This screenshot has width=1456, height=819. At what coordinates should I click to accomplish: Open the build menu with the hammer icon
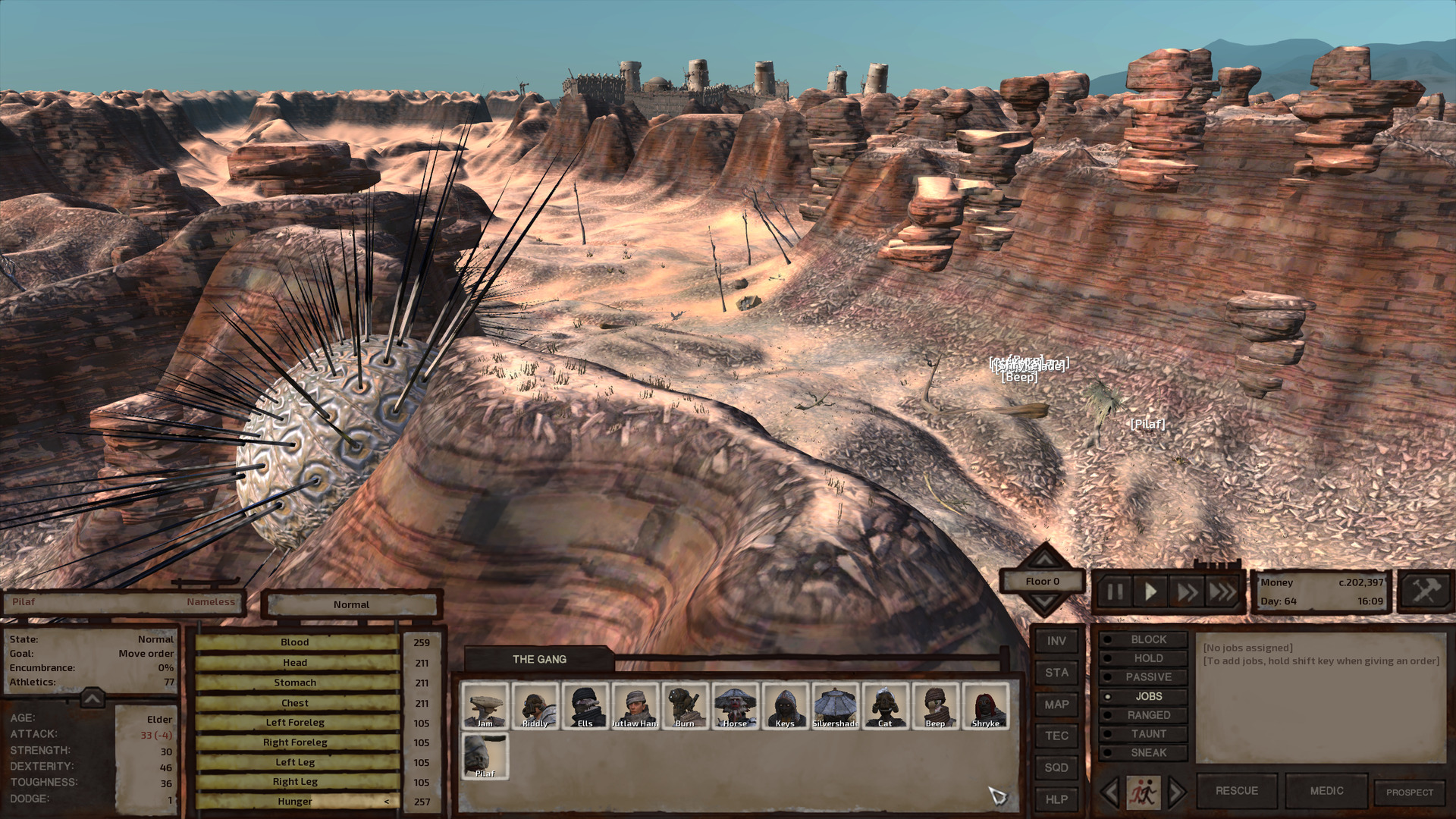pos(1424,591)
